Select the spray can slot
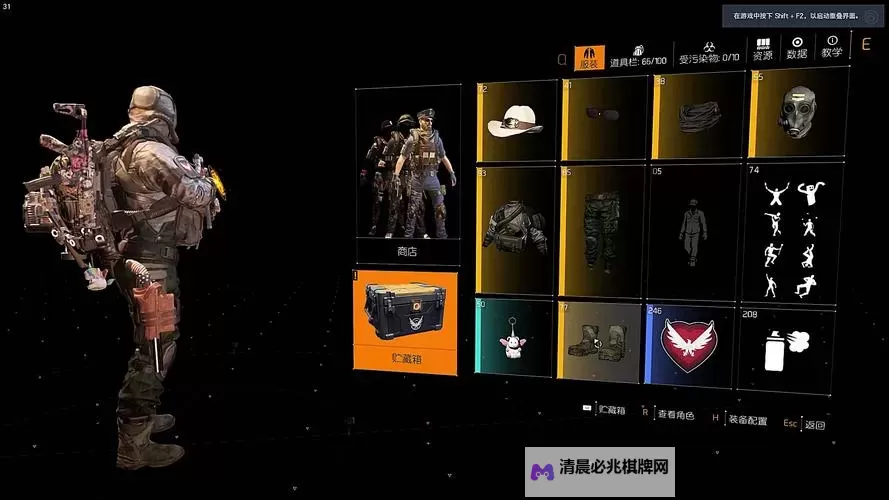889x500 pixels. pyautogui.click(x=786, y=350)
